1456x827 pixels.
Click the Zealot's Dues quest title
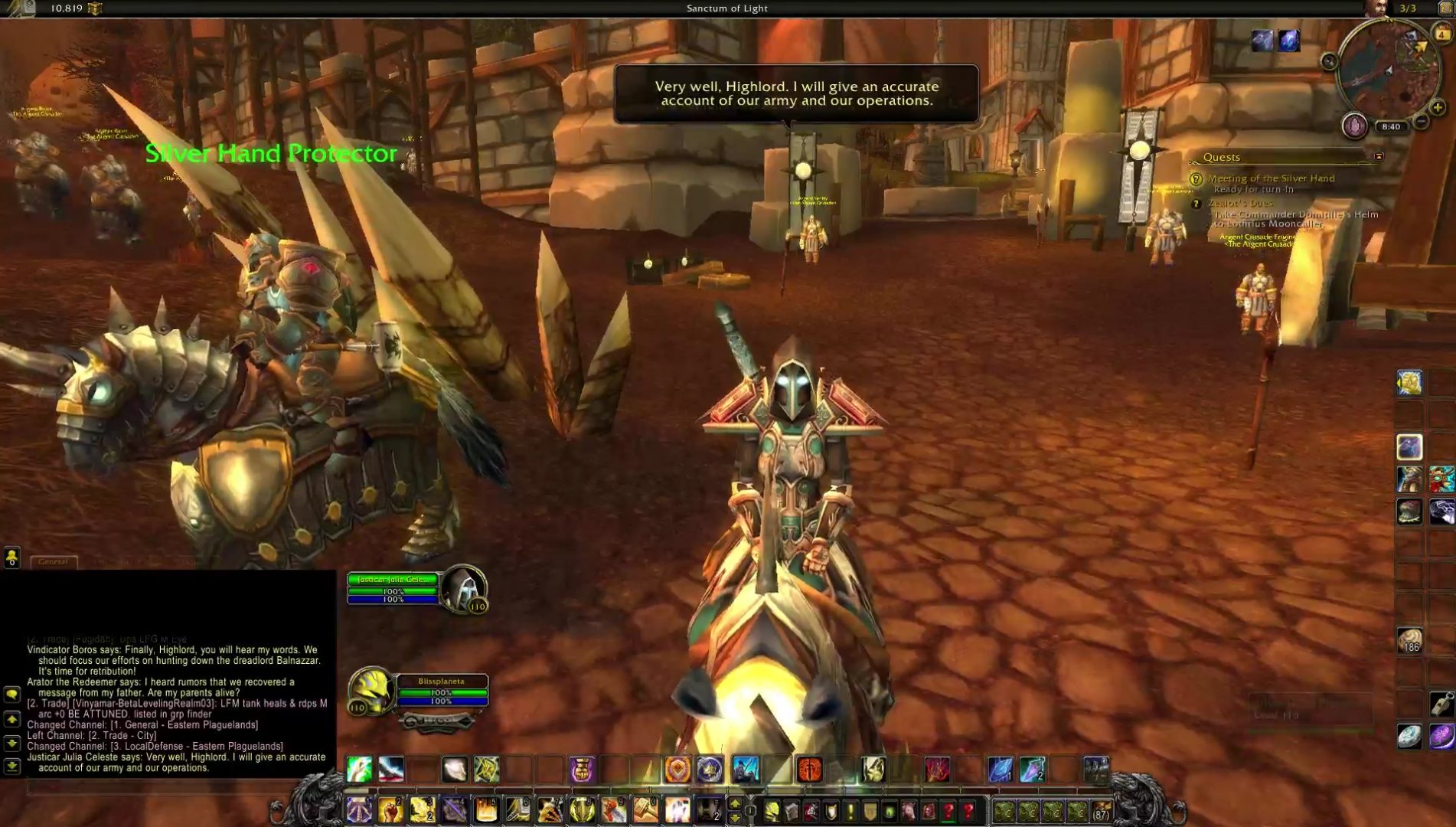pos(1242,203)
